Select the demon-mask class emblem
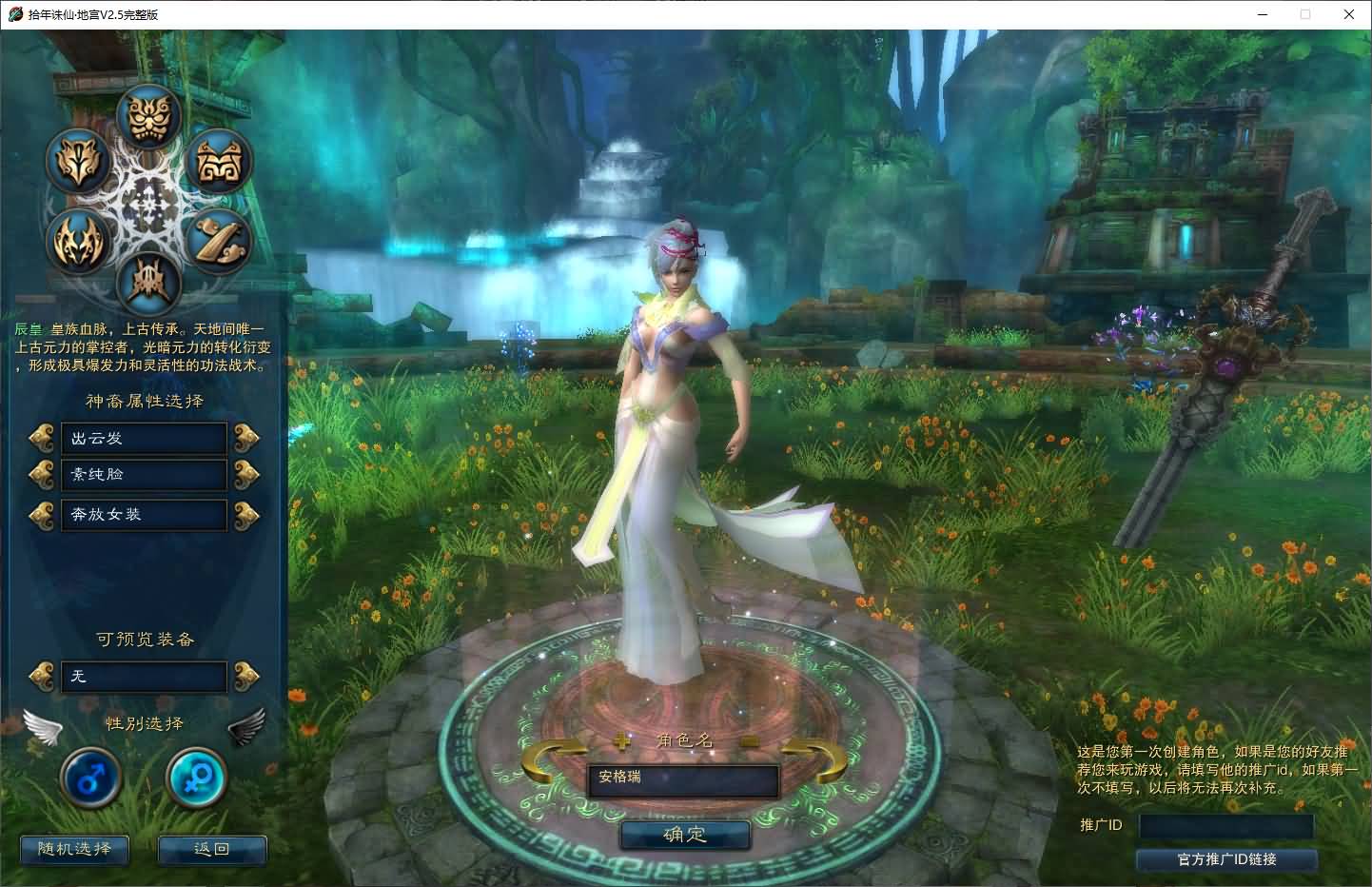 coord(149,116)
